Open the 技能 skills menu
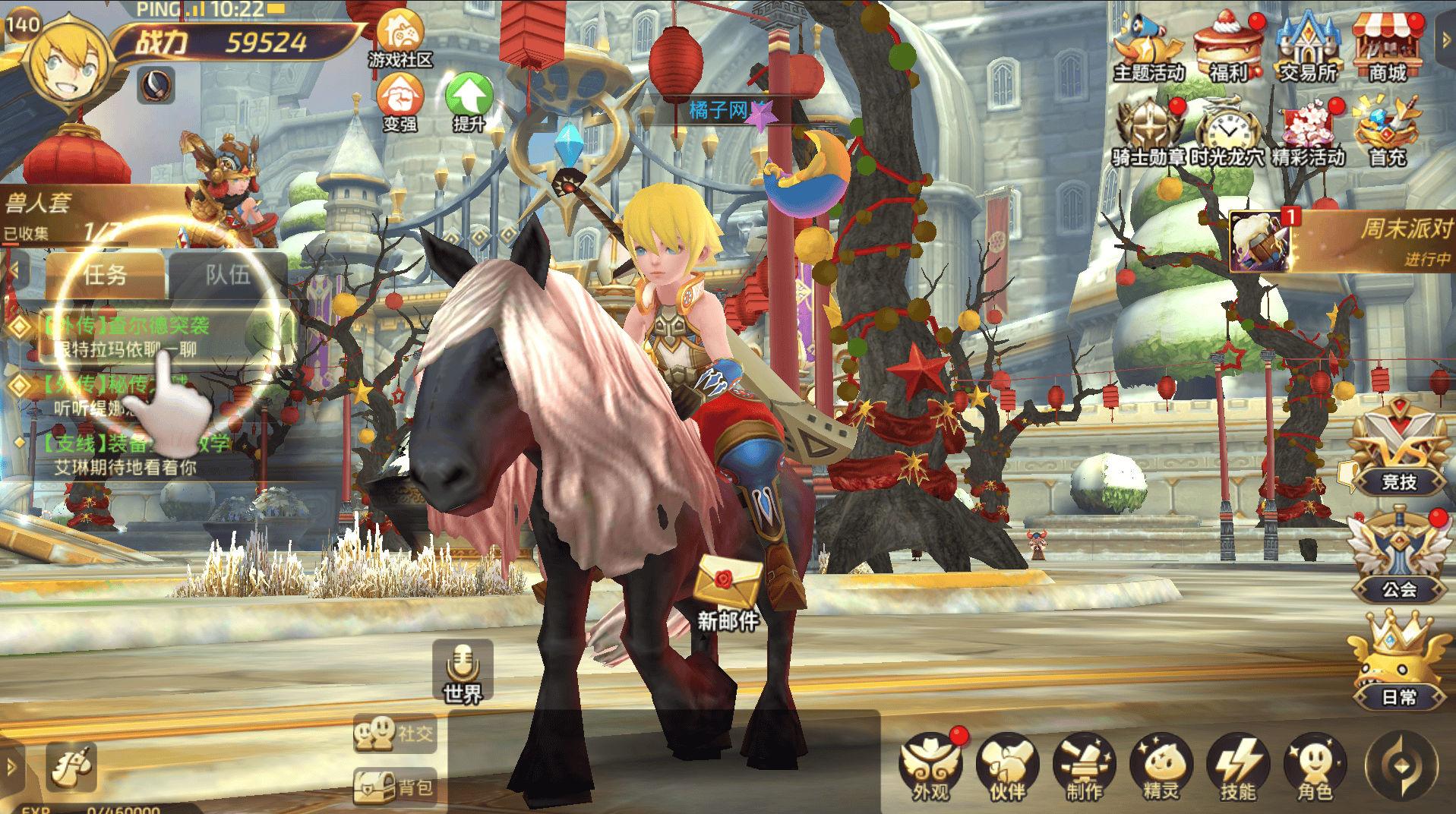 point(1238,767)
